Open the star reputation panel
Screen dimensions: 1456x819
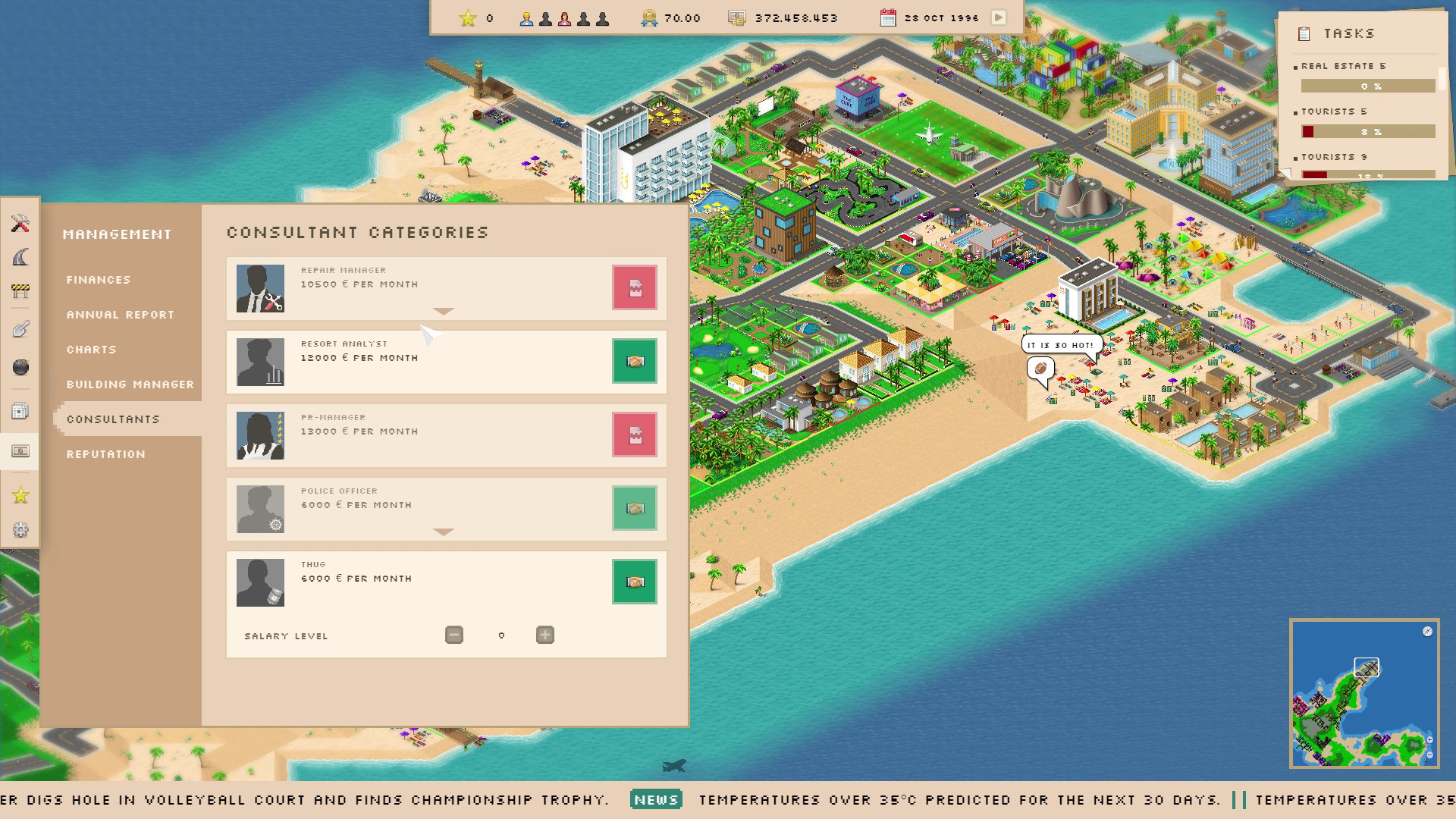(20, 495)
